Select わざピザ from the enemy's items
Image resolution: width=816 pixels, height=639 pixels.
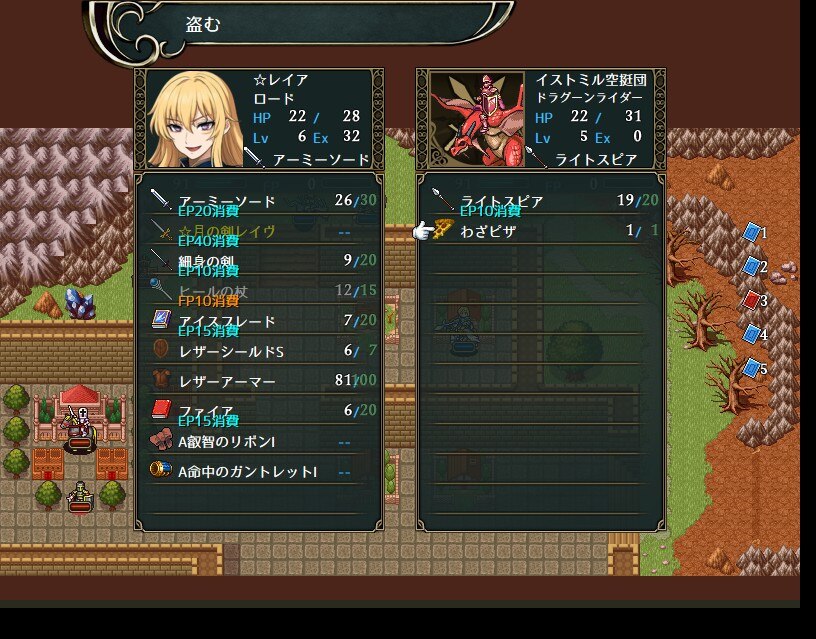[x=540, y=231]
